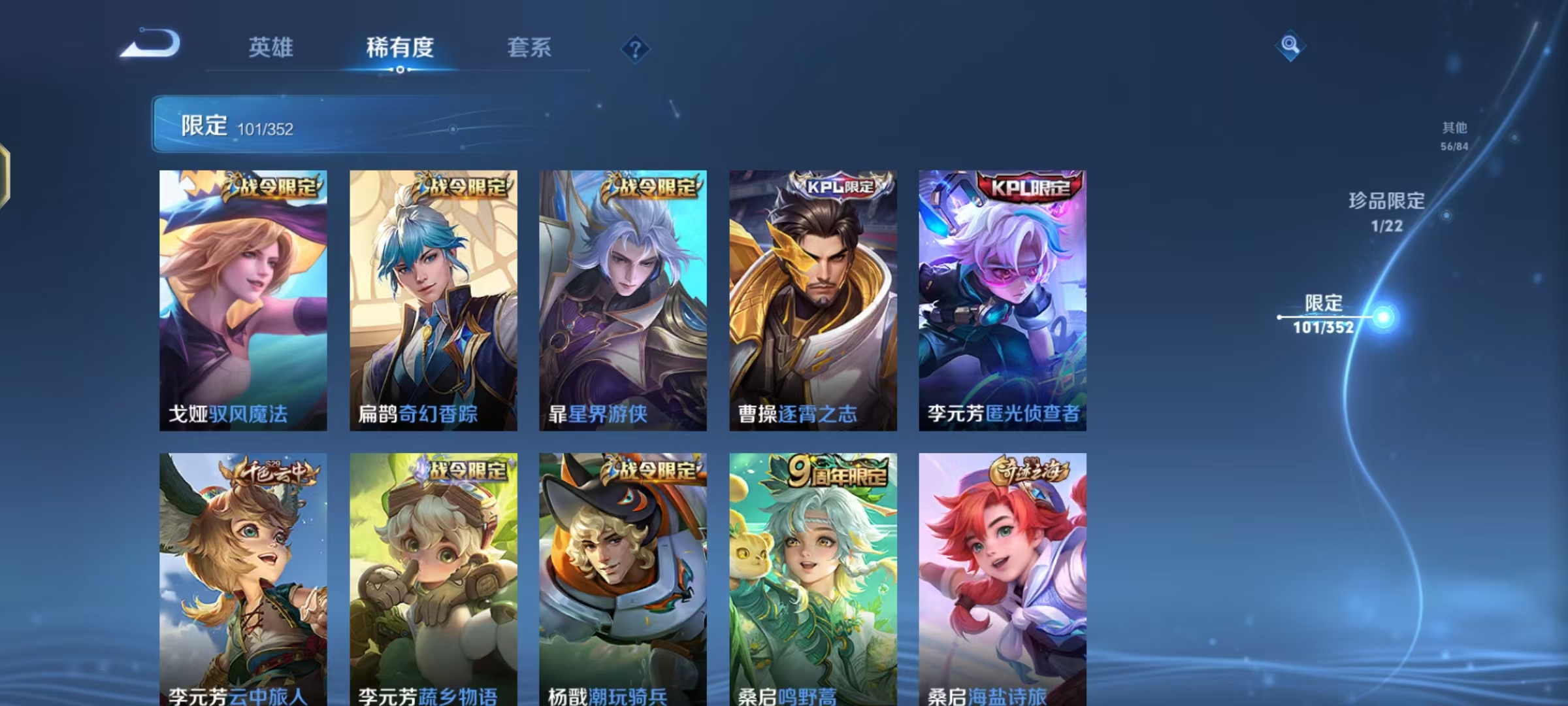This screenshot has height=706, width=1568.
Task: Select the 稀有度 tab
Action: coord(400,48)
